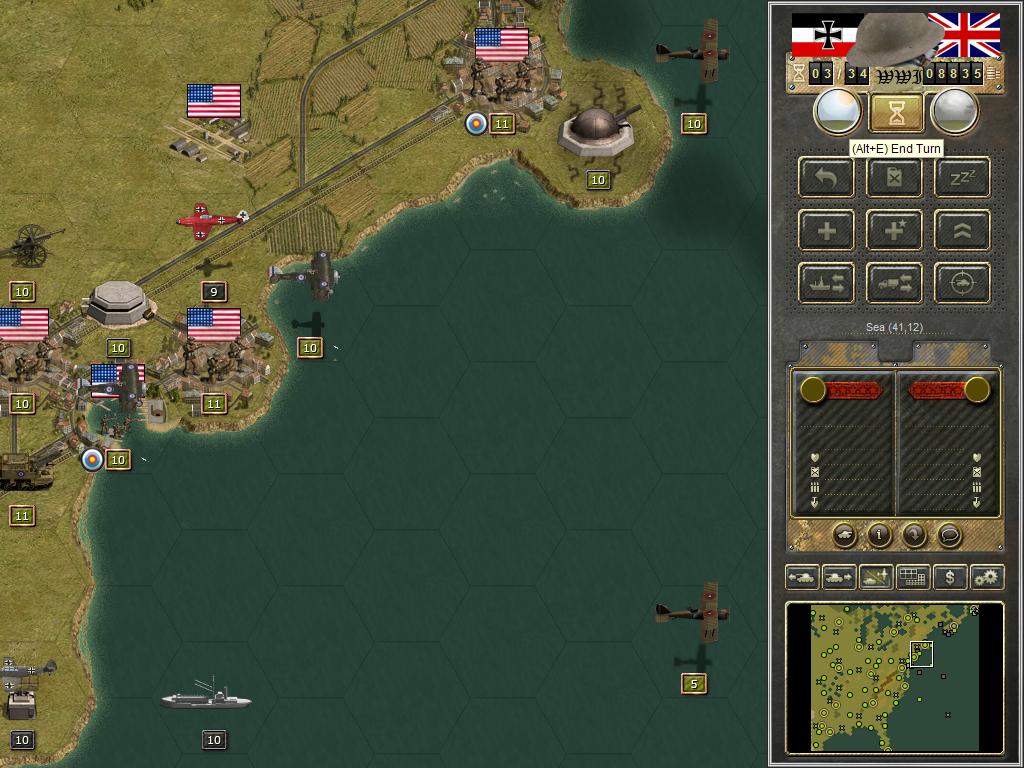
Task: End the current turn with the hourglass button
Action: (896, 112)
